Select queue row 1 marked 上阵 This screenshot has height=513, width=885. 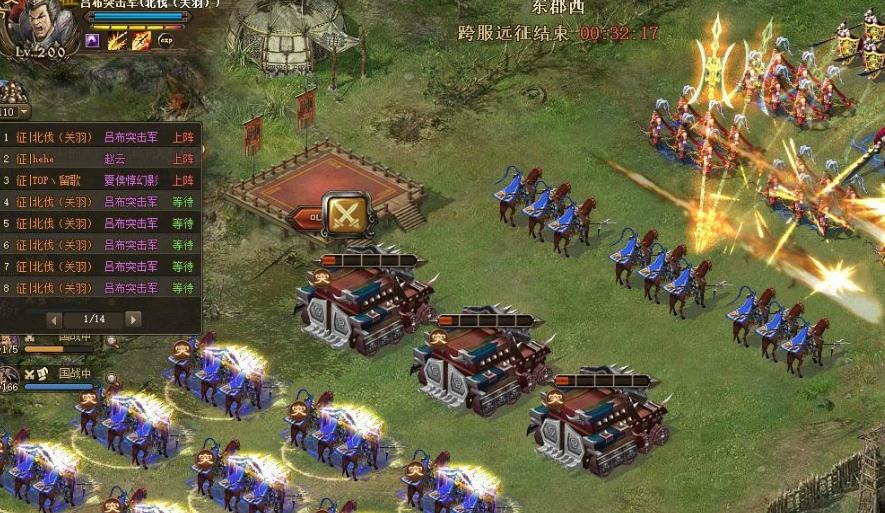coord(100,137)
